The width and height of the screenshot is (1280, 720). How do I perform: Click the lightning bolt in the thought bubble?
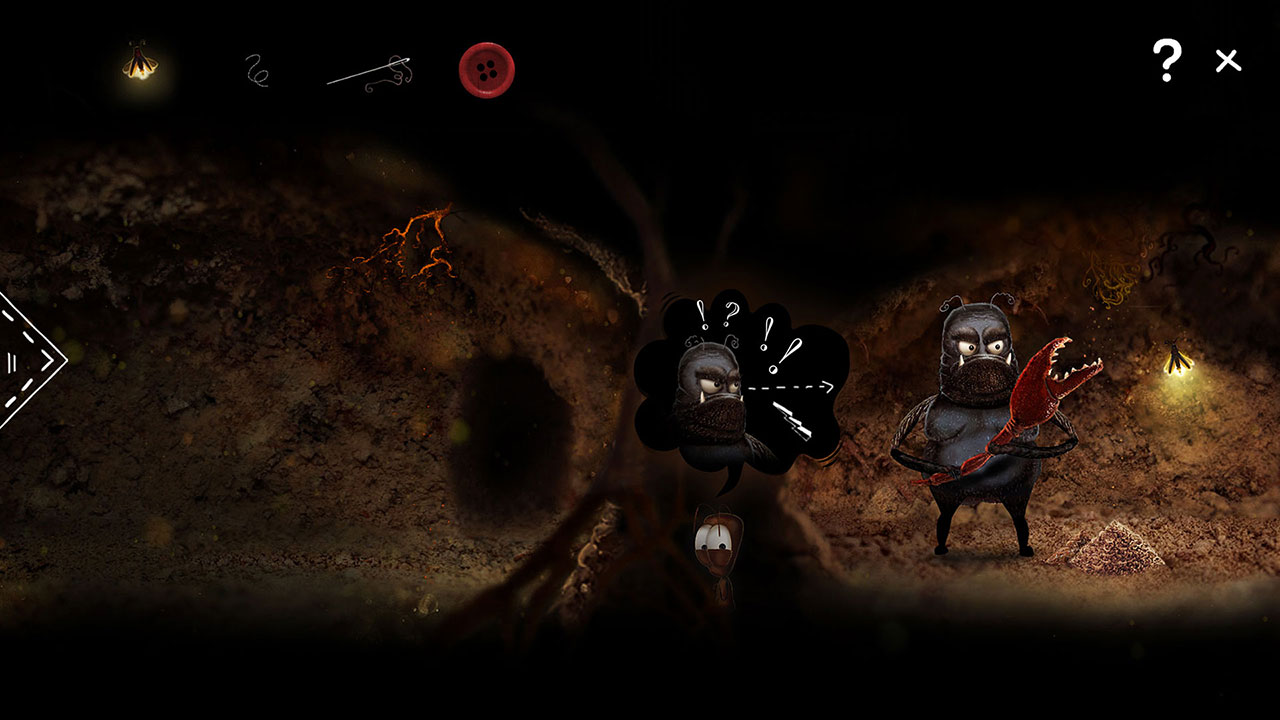pos(795,420)
